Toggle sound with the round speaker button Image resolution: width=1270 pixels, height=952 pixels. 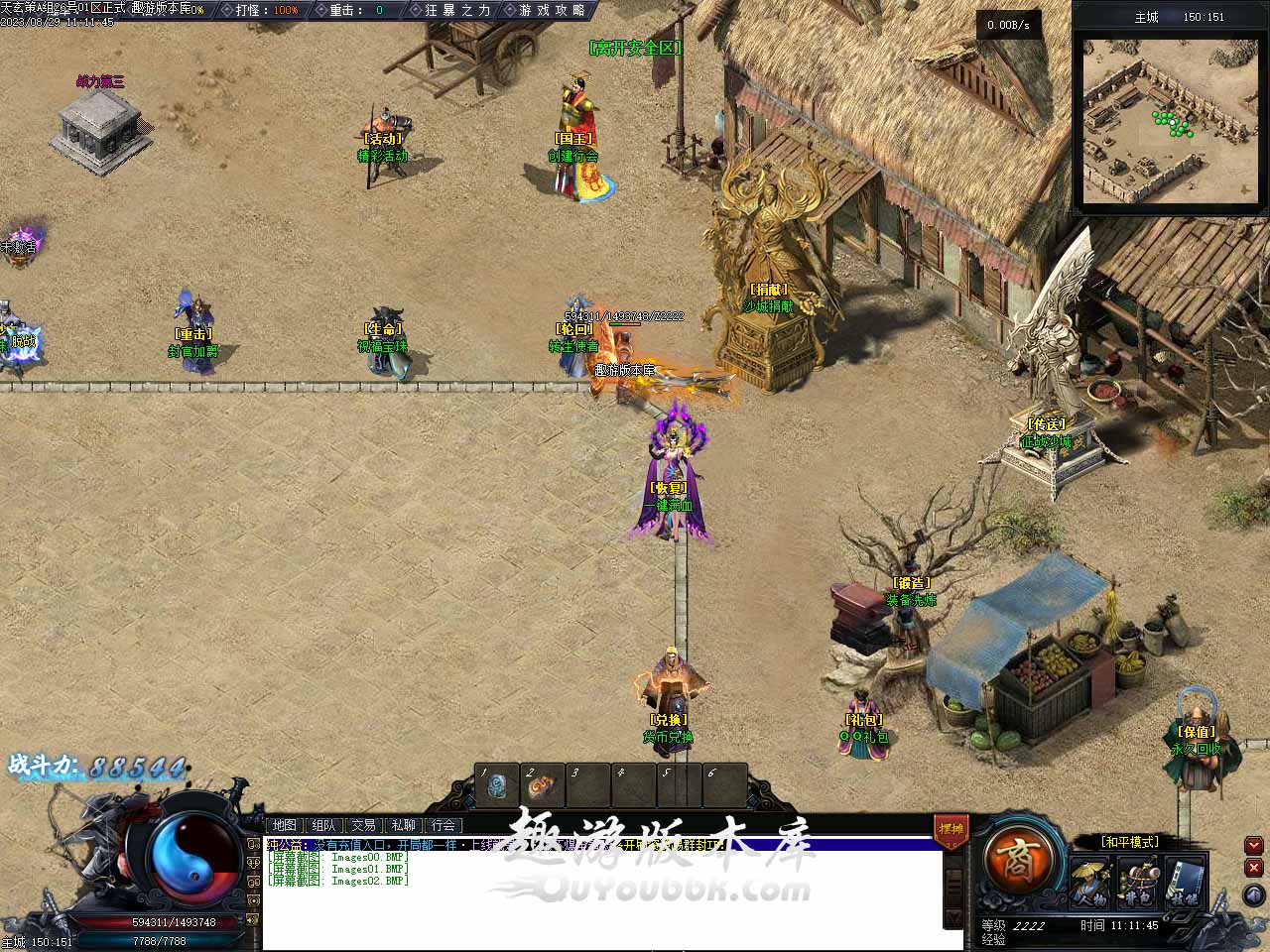(1254, 895)
